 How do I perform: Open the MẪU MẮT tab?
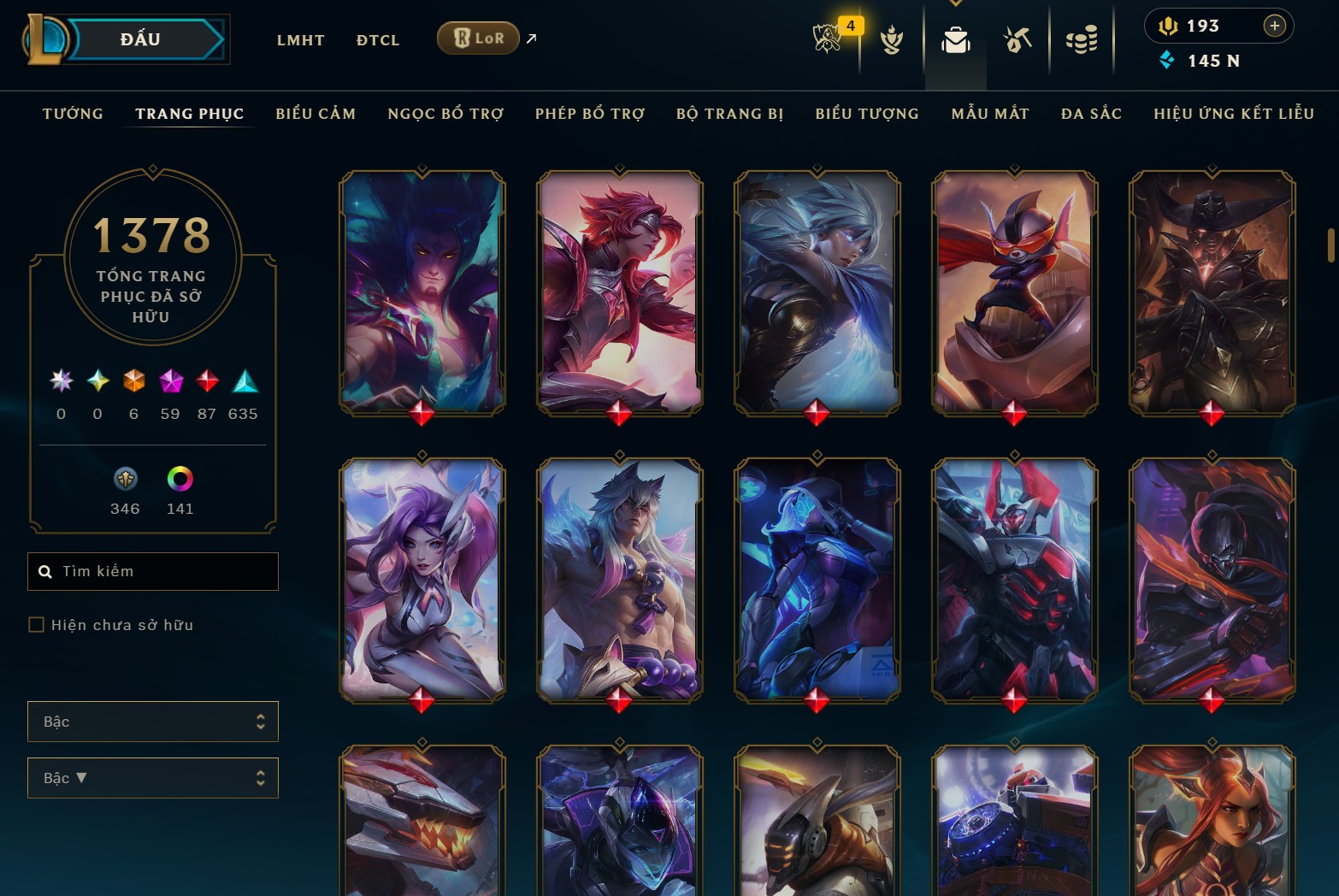coord(989,113)
